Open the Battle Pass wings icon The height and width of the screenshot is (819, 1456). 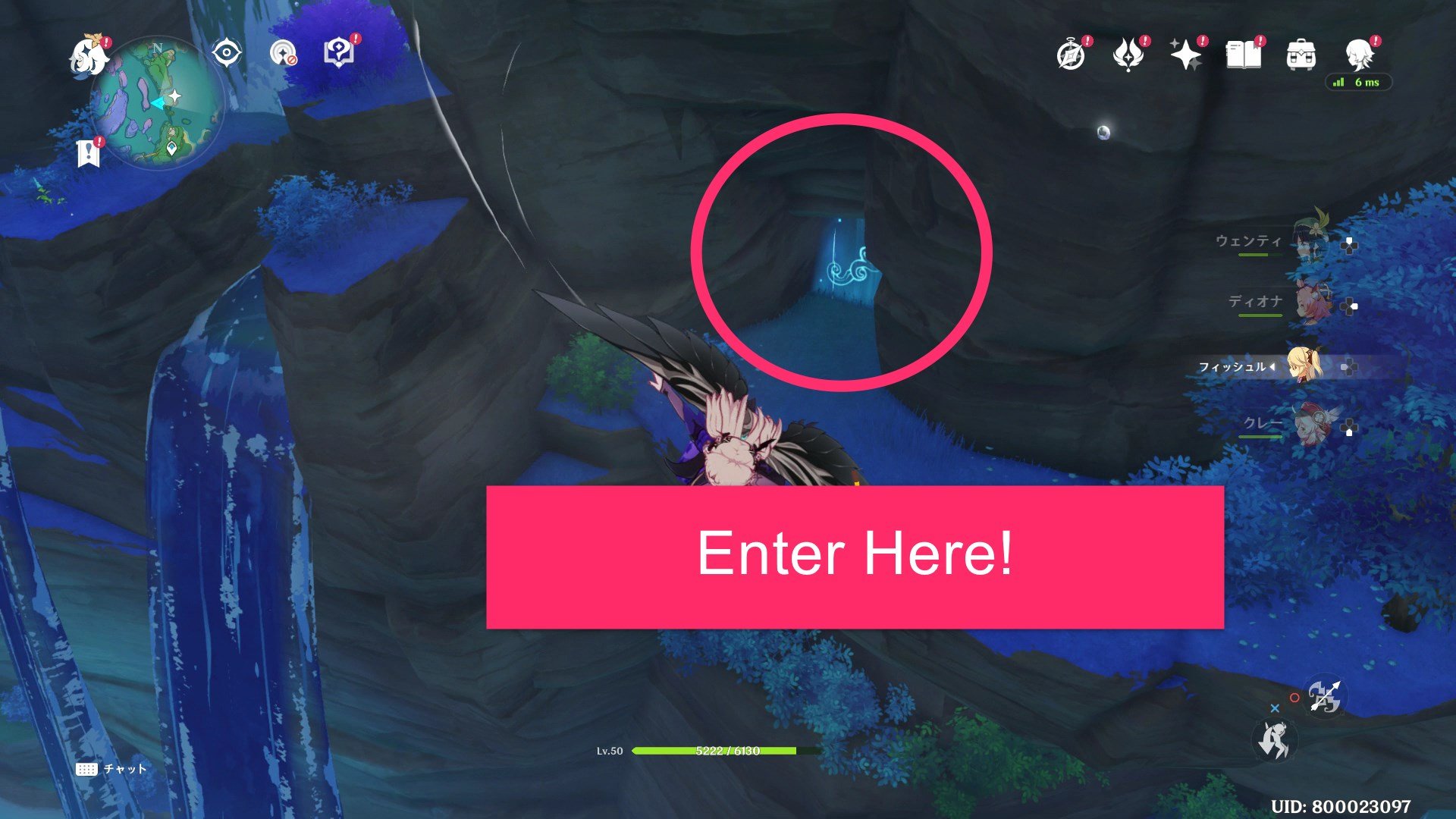pyautogui.click(x=1129, y=55)
